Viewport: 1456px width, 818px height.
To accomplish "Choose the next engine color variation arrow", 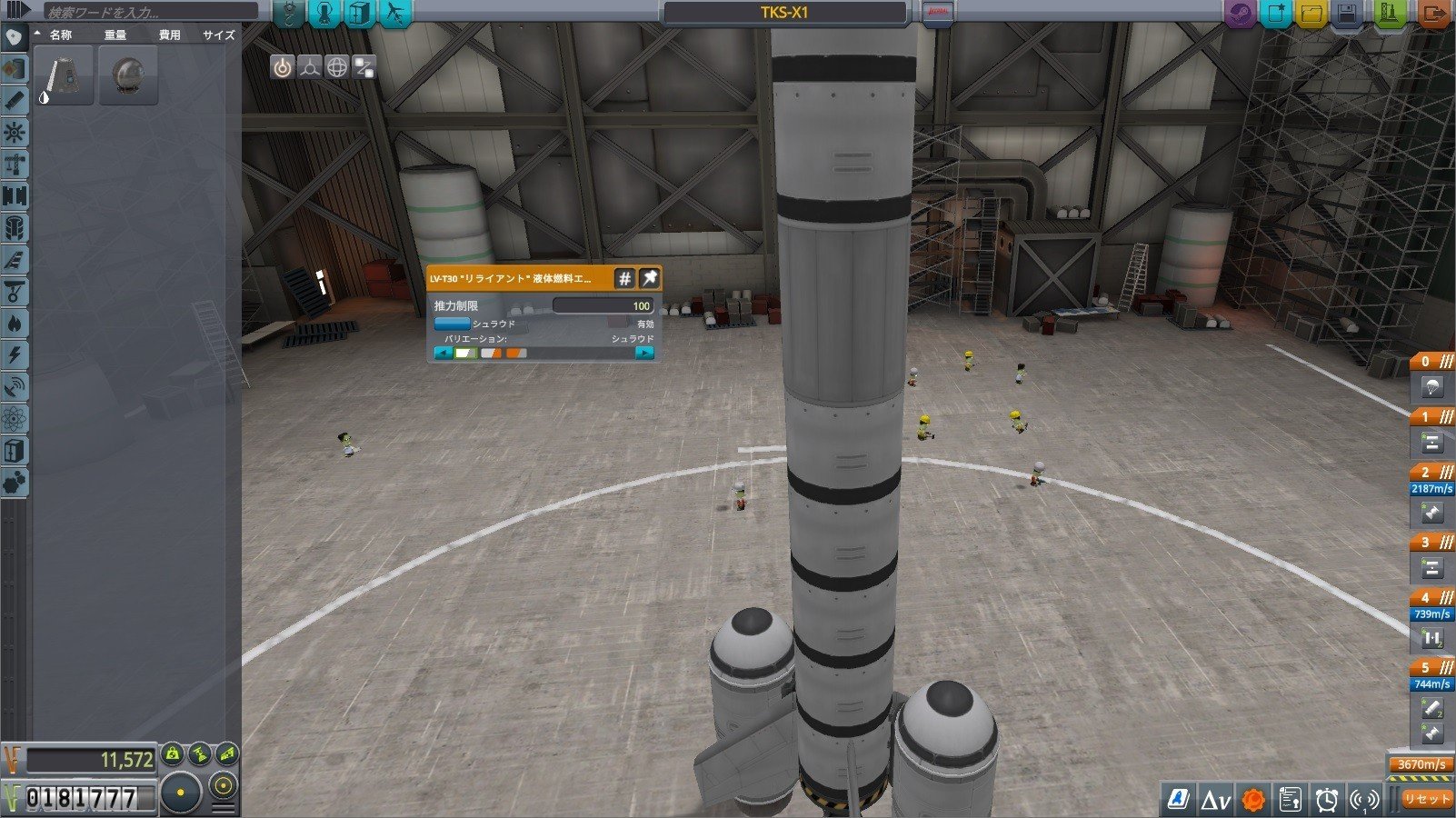I will tap(644, 353).
